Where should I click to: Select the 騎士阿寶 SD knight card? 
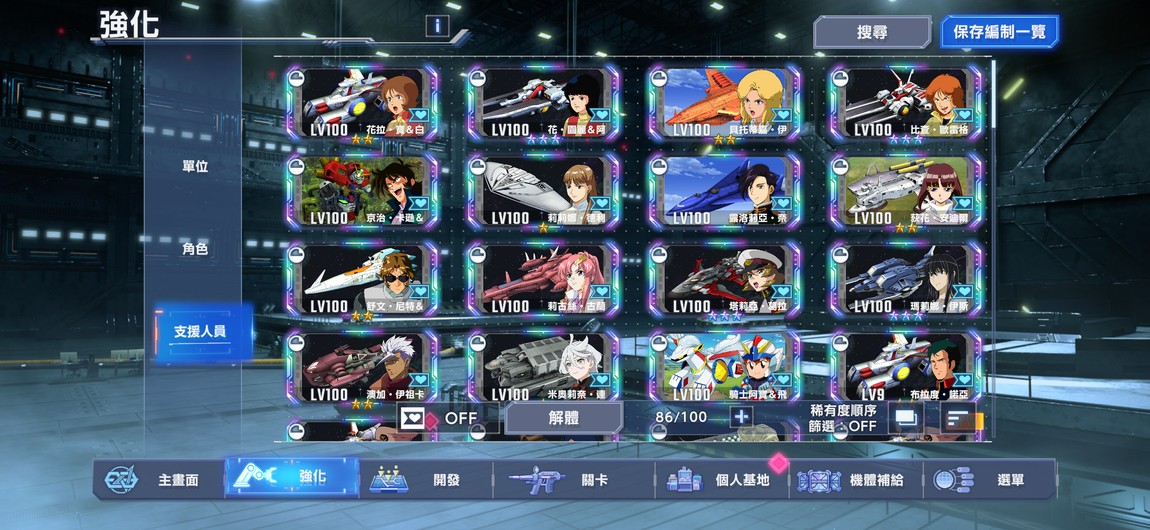pos(724,366)
